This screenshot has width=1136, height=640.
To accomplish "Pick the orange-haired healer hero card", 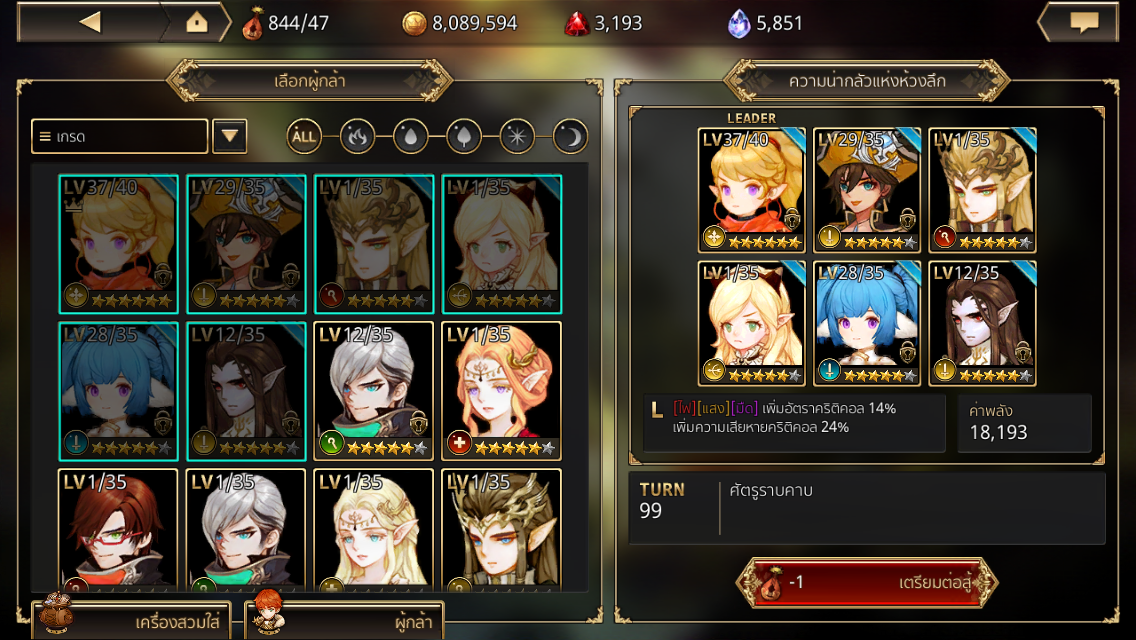I will pos(502,390).
